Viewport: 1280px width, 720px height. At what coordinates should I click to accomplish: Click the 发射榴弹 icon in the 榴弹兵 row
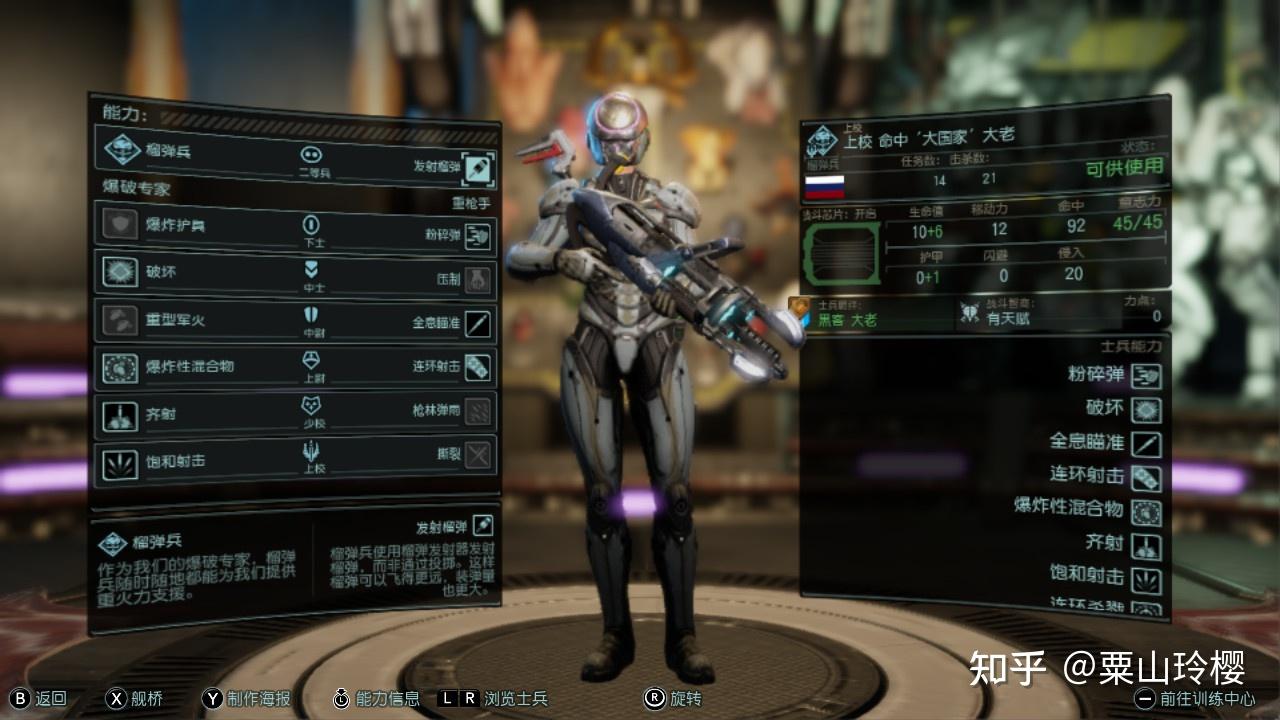[479, 167]
